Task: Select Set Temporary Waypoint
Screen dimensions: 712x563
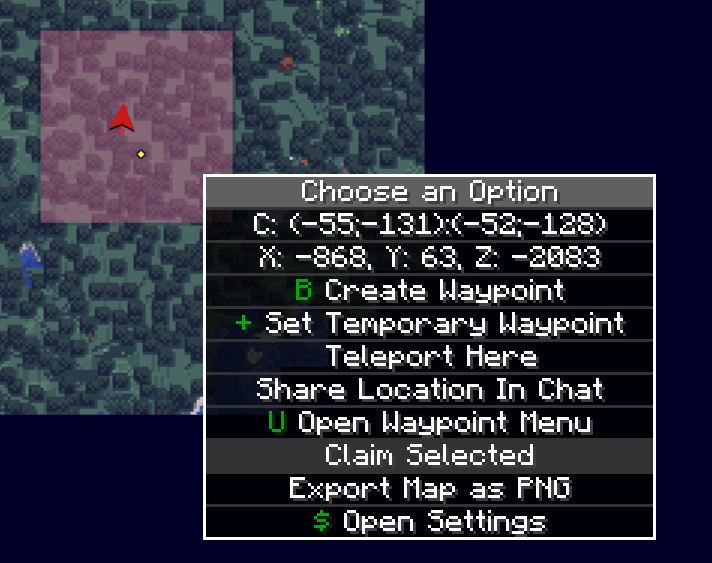Action: 430,324
